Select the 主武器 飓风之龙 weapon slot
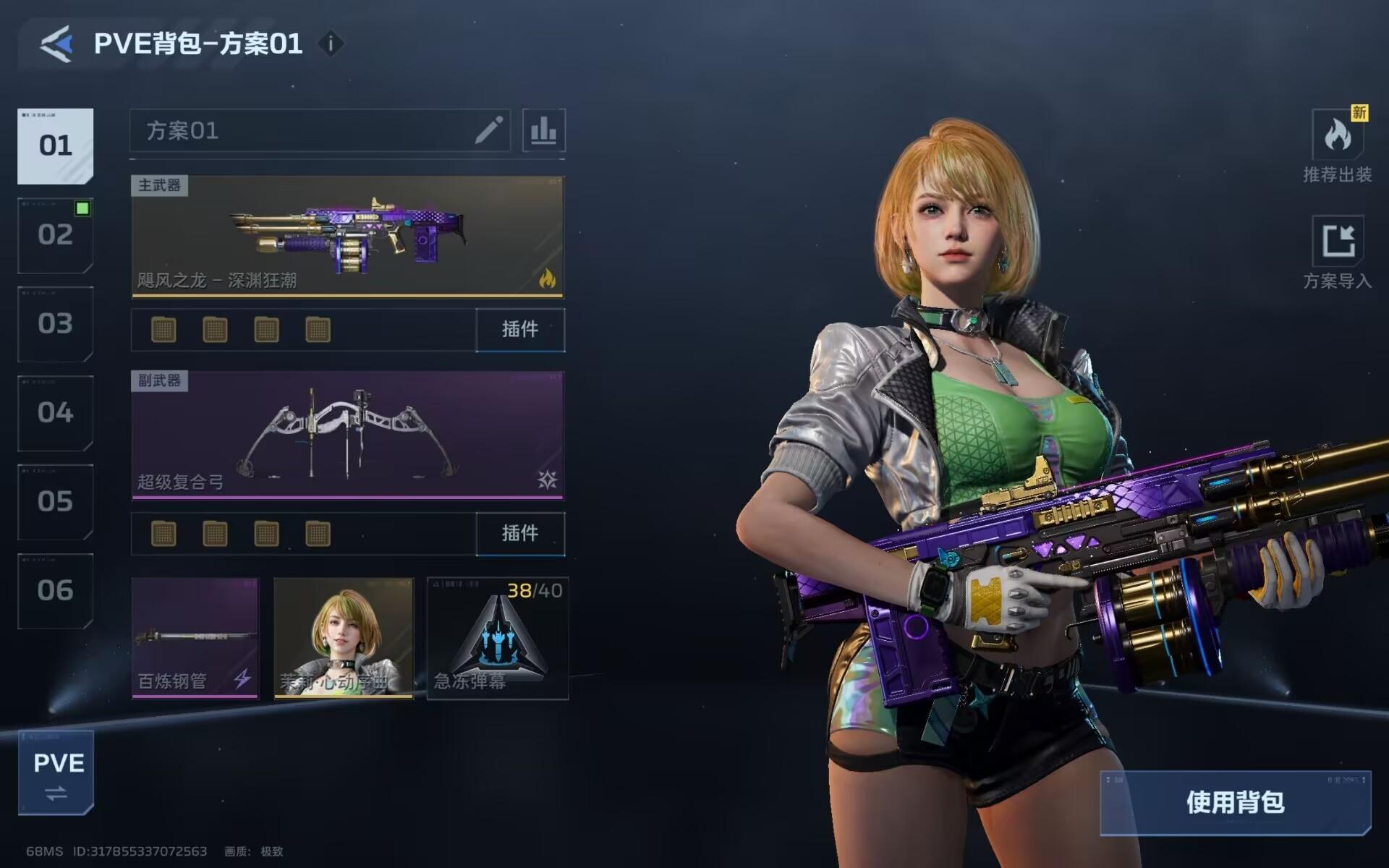This screenshot has width=1389, height=868. 347,237
